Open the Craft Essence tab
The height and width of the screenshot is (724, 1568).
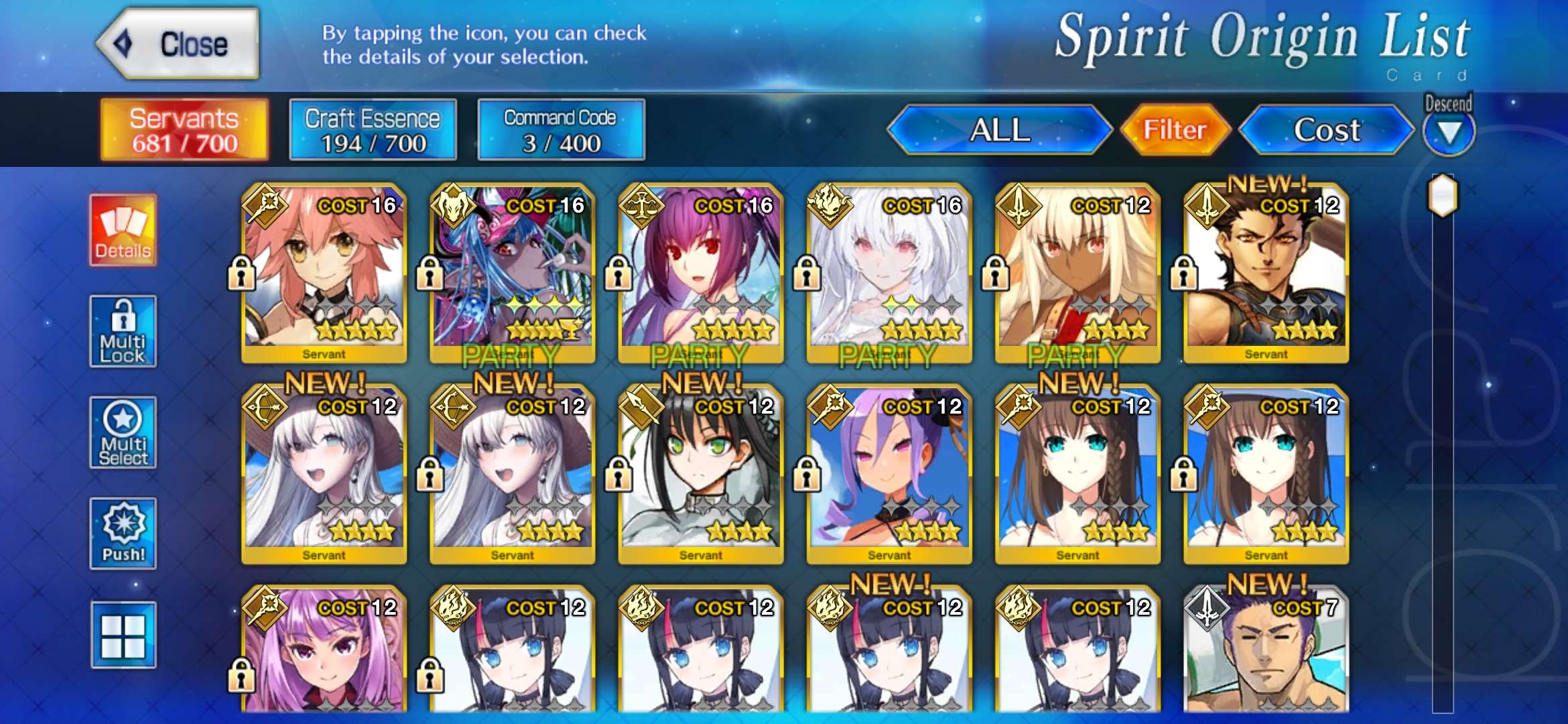[373, 130]
